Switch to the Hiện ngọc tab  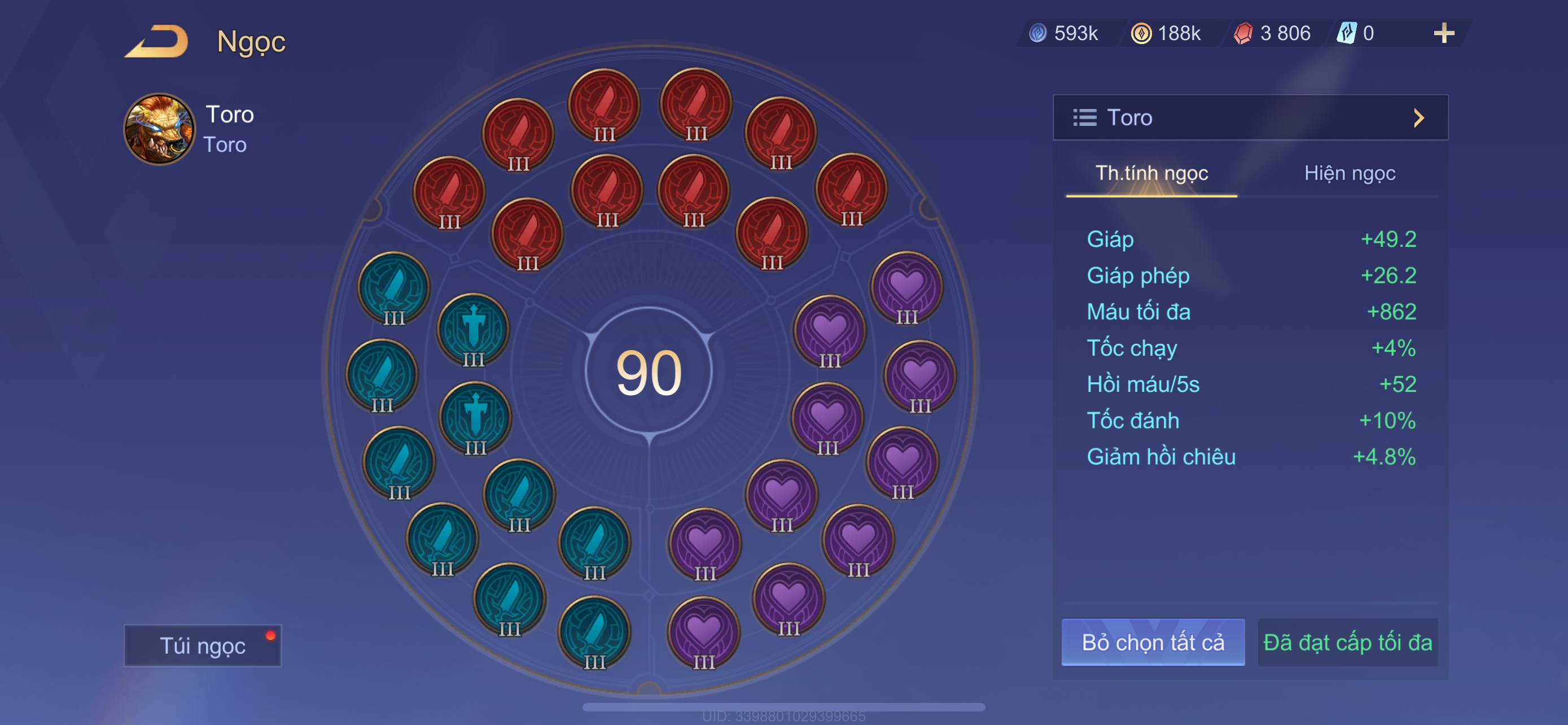(x=1349, y=173)
